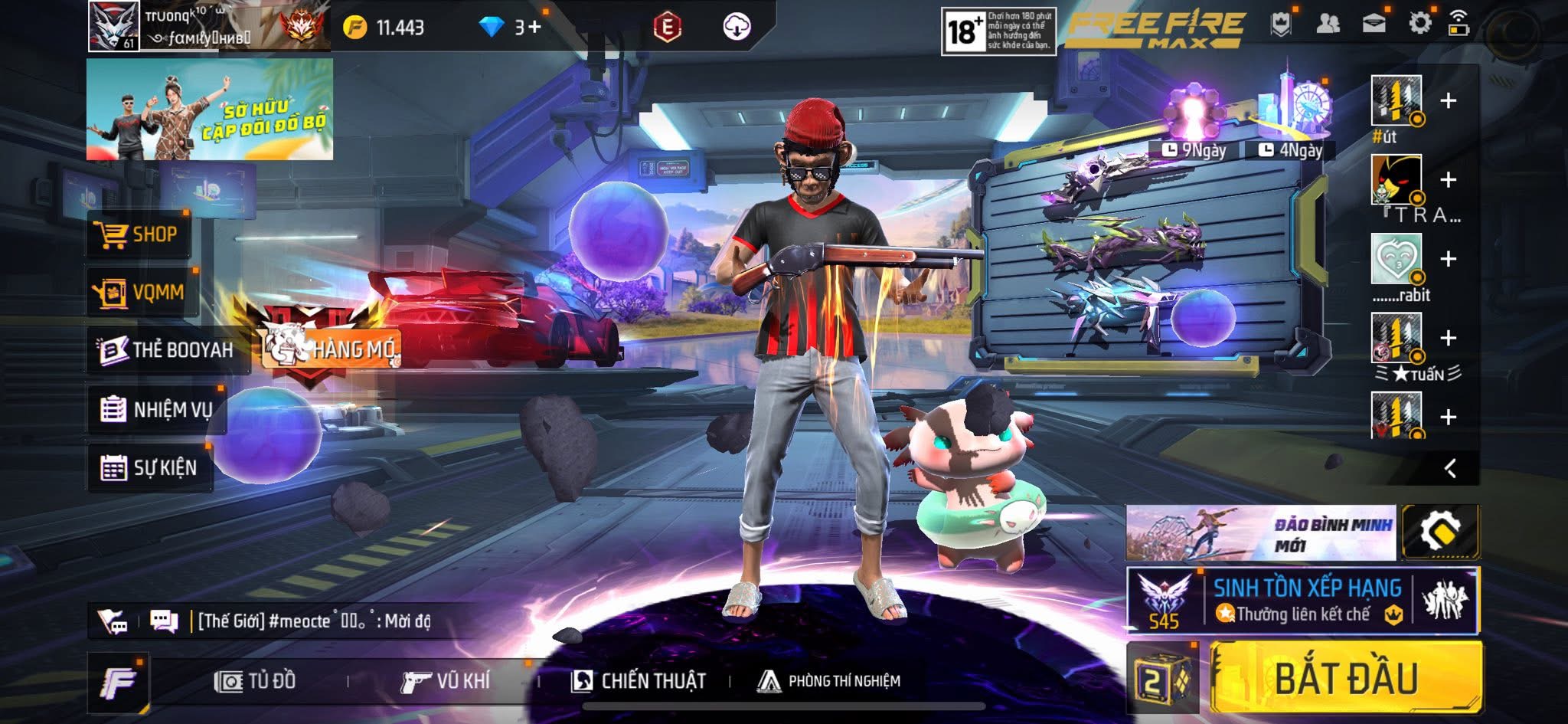Open the friends icon in top bar
The height and width of the screenshot is (724, 1568).
point(1328,24)
